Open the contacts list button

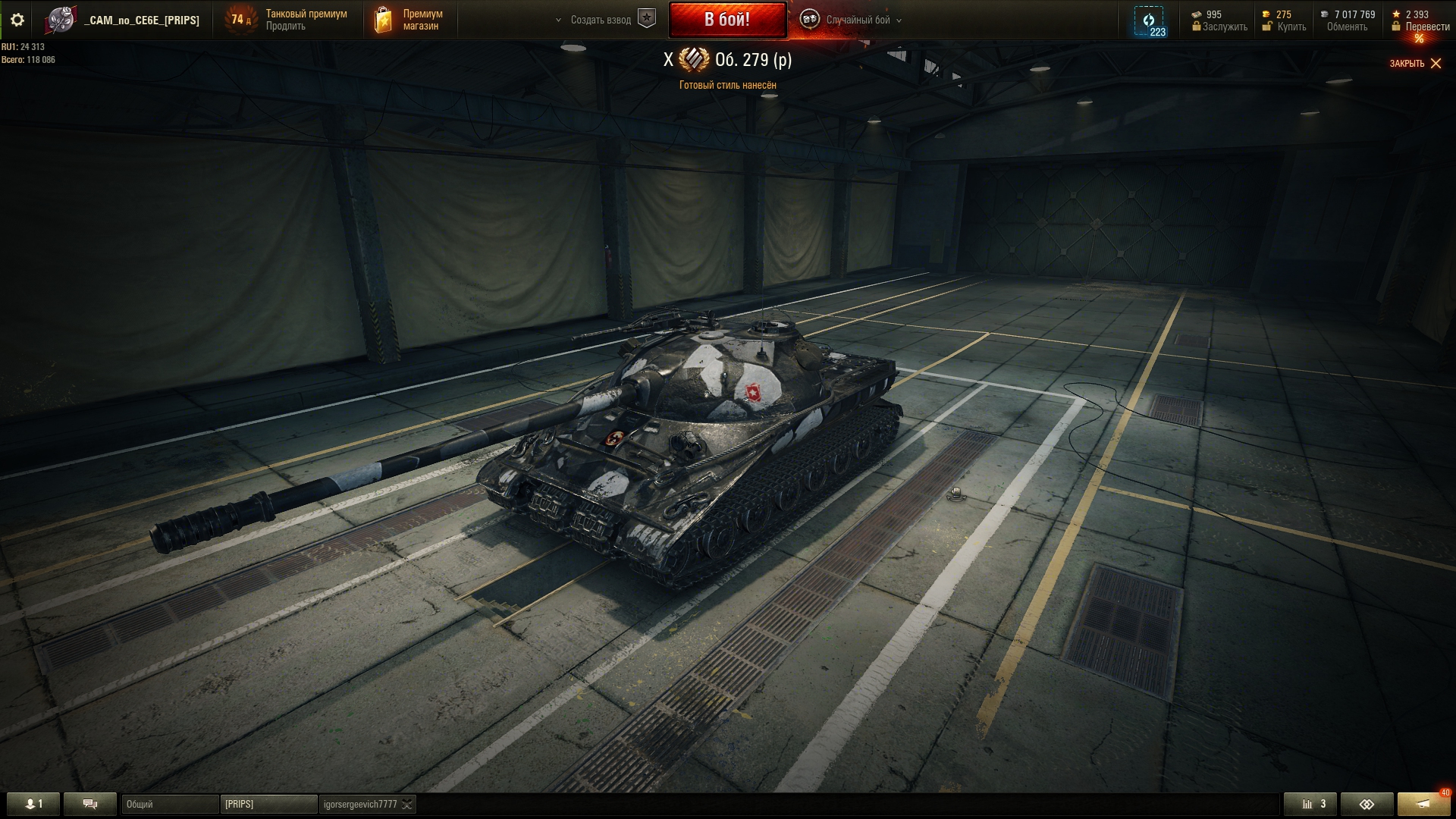click(x=33, y=804)
